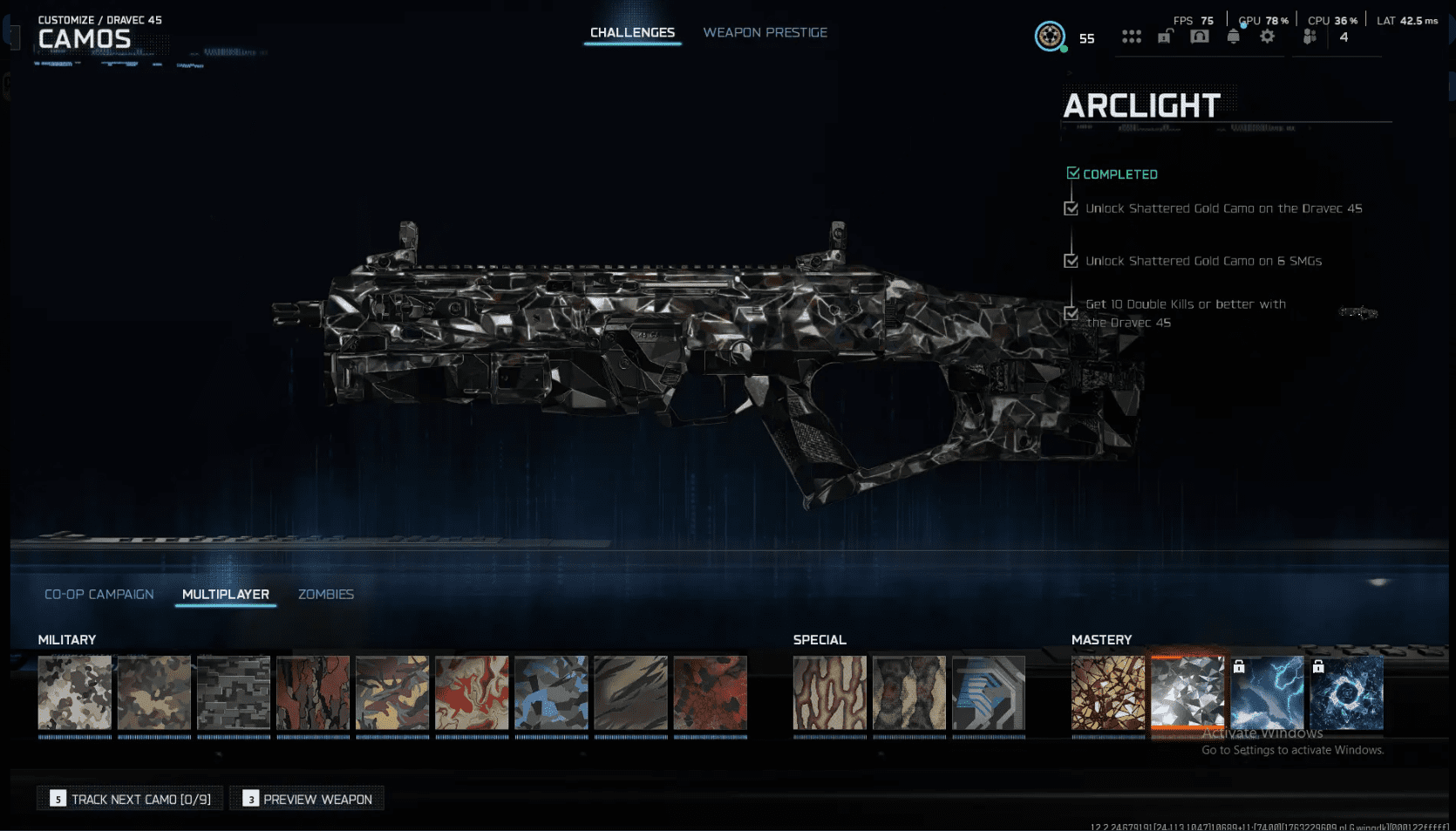Open the social friends party icon
This screenshot has width=1456, height=831.
(x=1310, y=37)
